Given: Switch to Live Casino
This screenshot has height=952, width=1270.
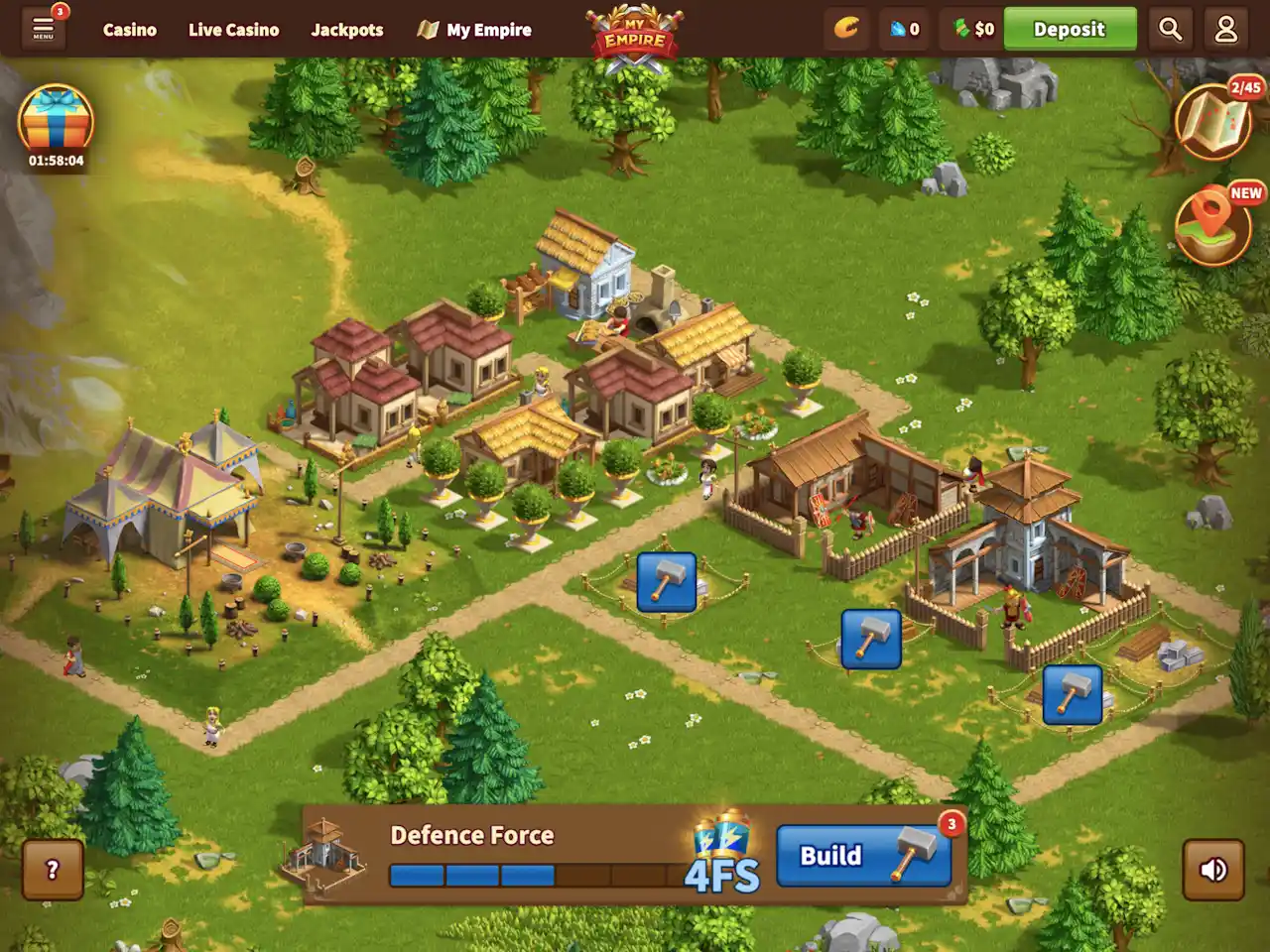Looking at the screenshot, I should 233,30.
